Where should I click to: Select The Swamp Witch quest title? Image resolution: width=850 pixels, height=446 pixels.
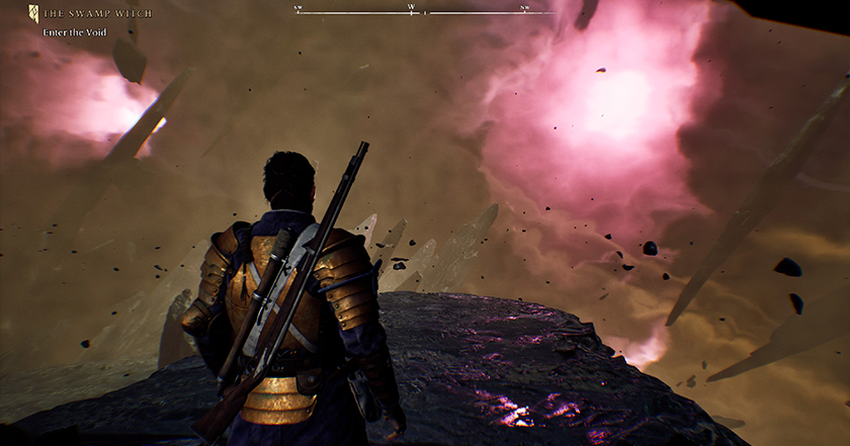[x=97, y=13]
